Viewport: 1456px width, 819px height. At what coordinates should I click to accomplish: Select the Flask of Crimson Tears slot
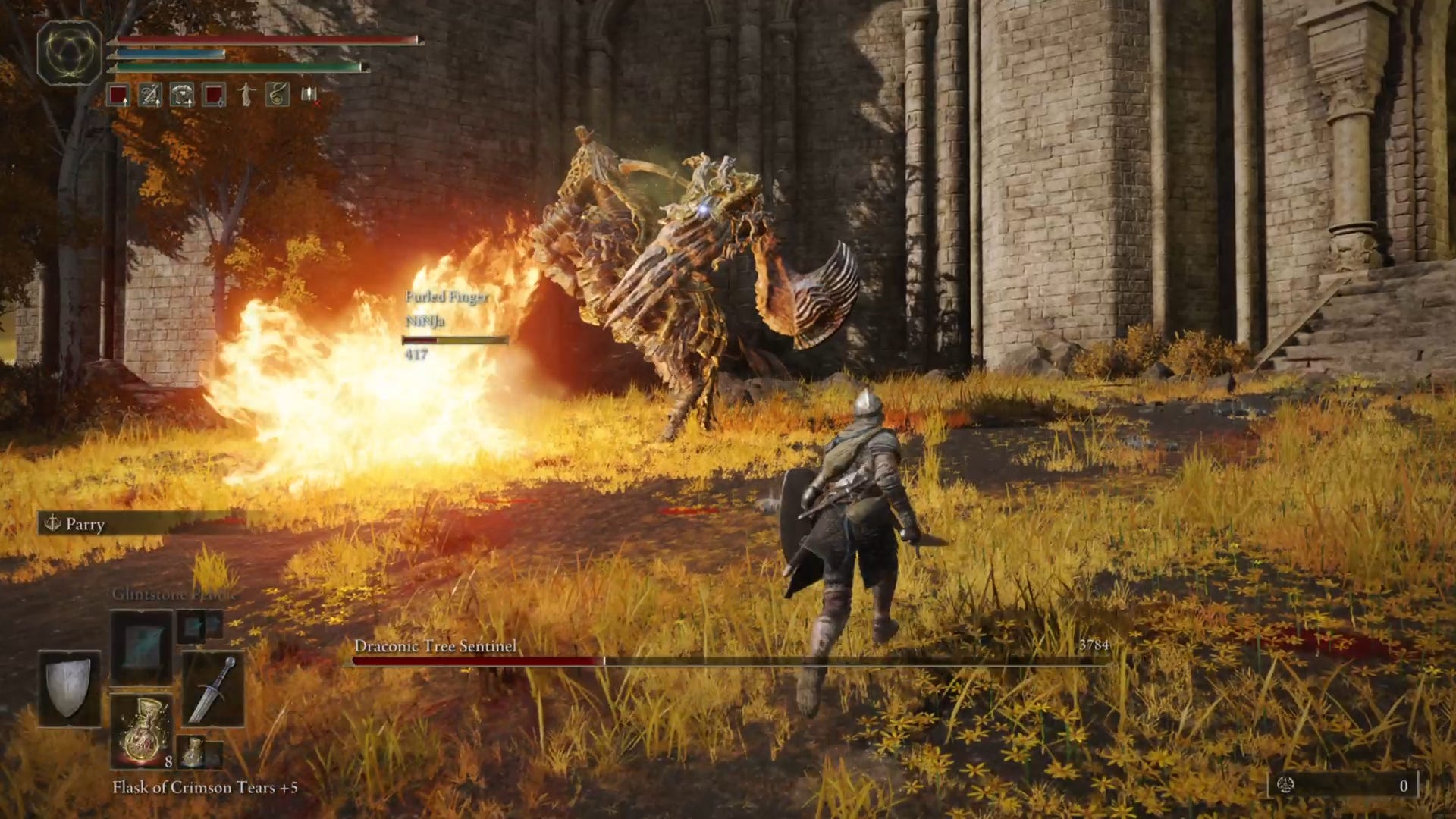(x=142, y=731)
